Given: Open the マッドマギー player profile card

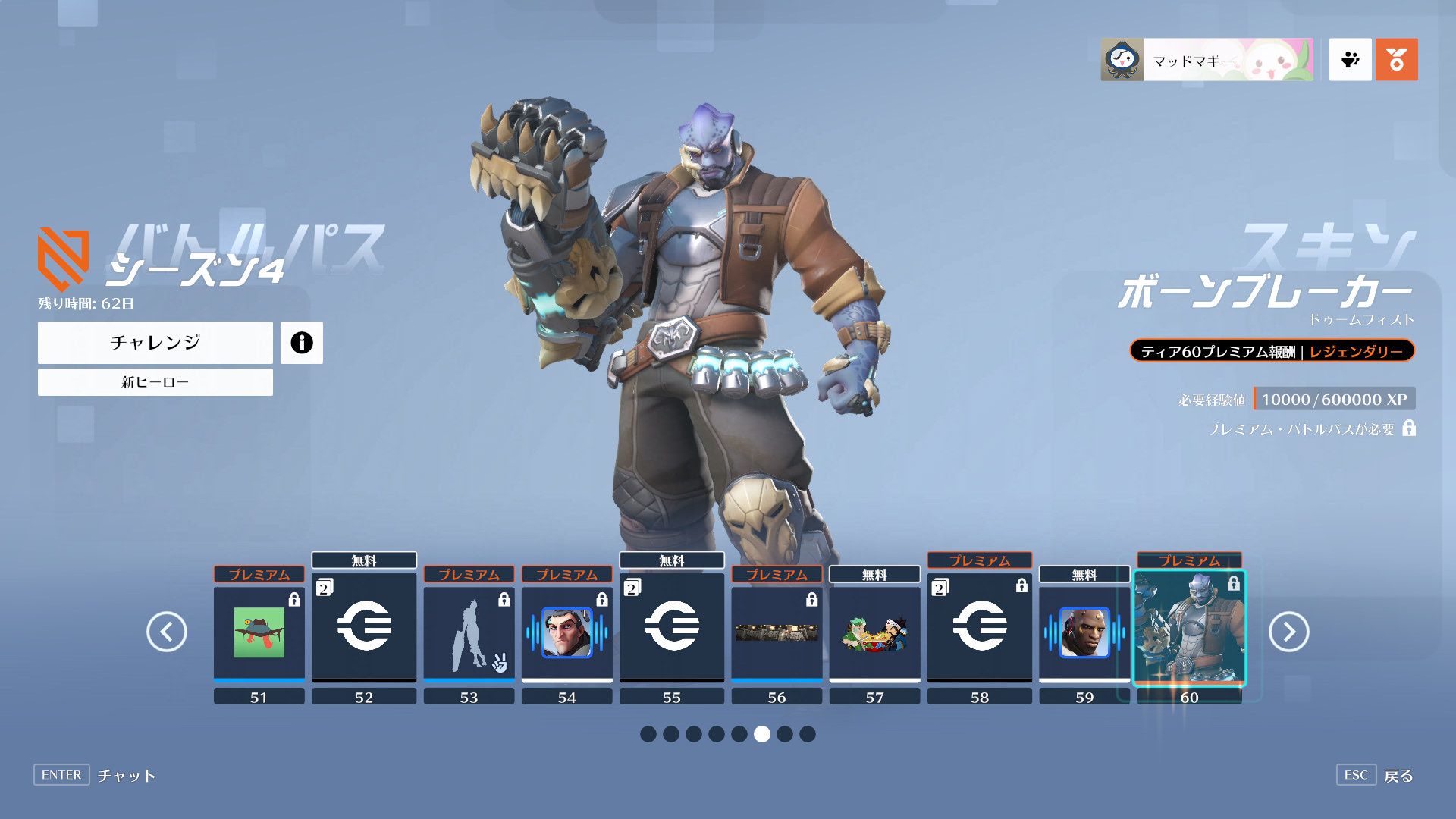Looking at the screenshot, I should tap(1207, 60).
